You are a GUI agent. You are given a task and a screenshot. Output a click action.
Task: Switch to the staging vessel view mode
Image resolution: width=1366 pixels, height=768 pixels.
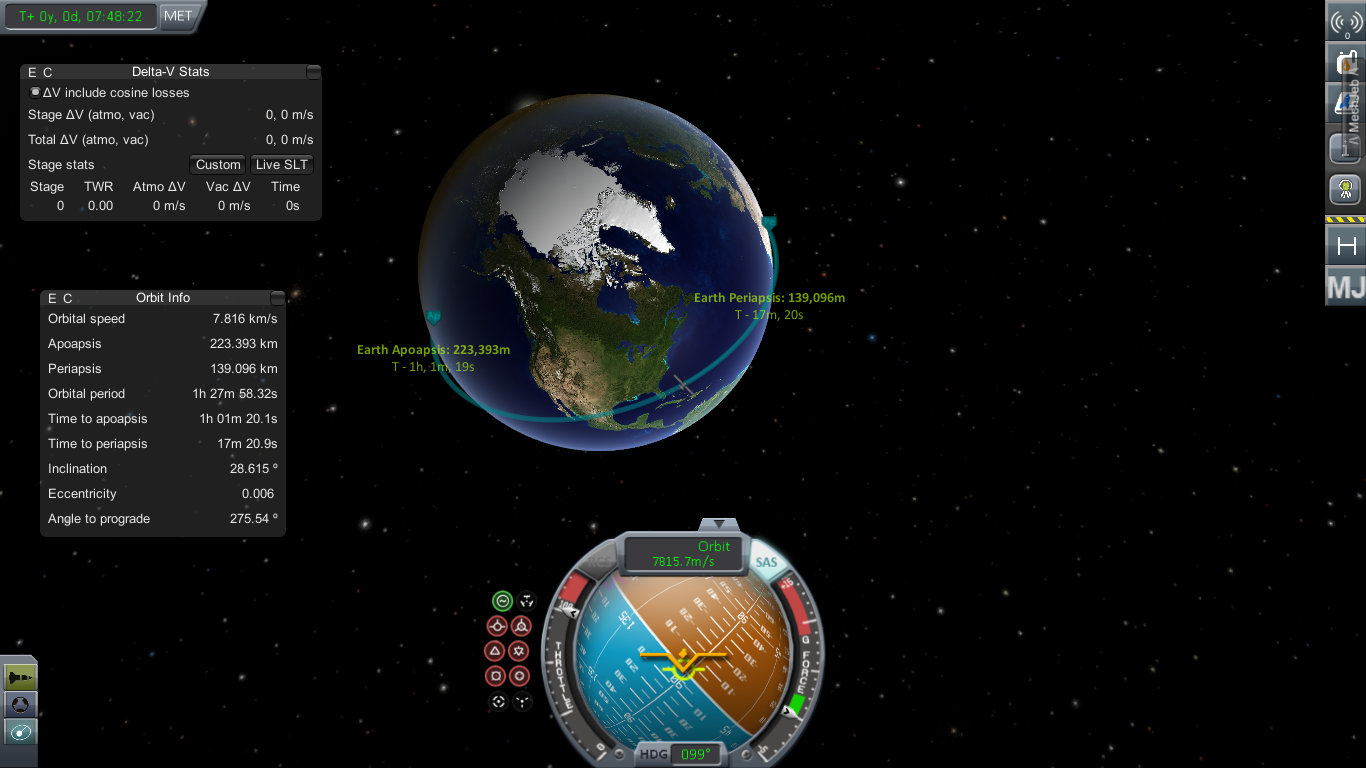pyautogui.click(x=20, y=678)
